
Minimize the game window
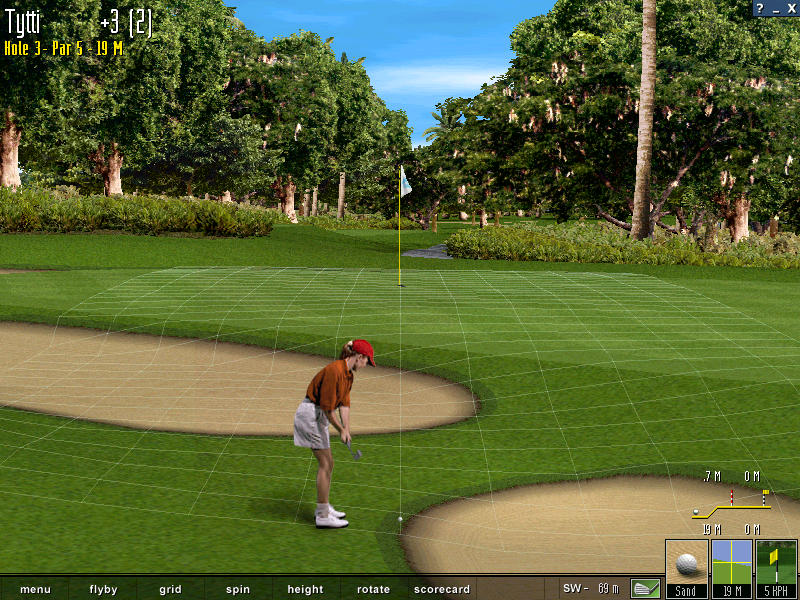776,8
